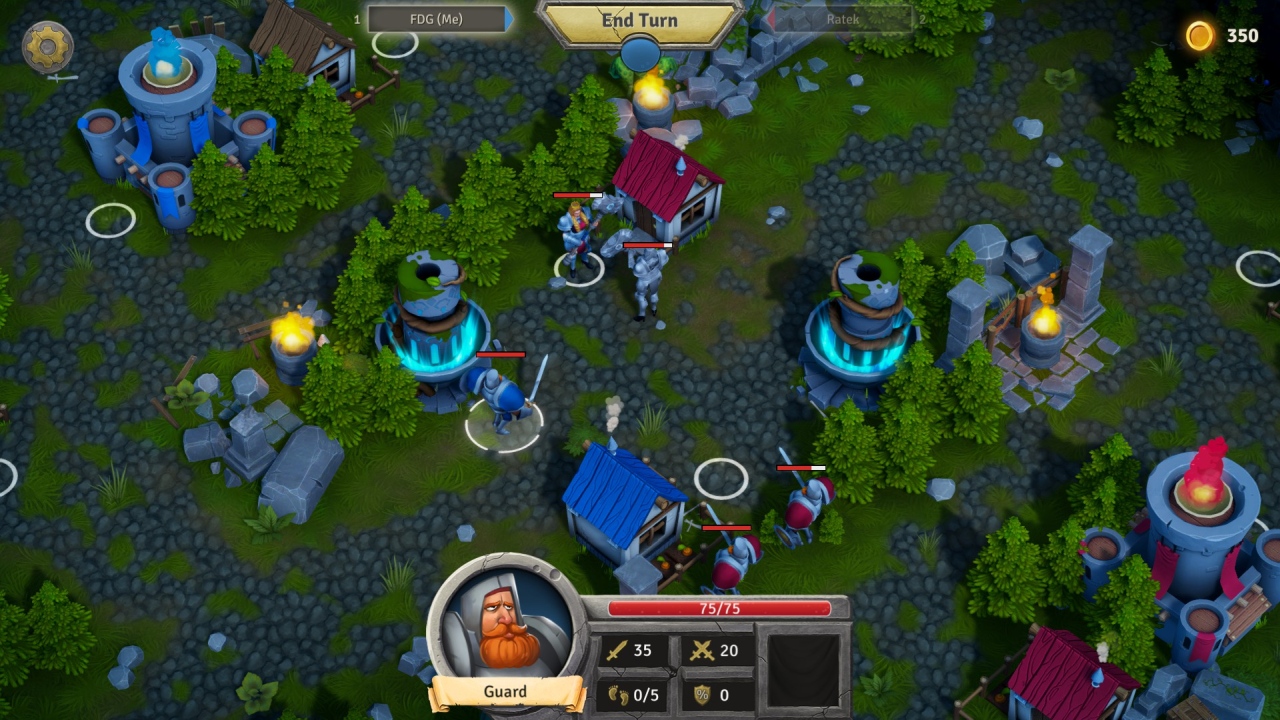Click the Guard nameplate banner
This screenshot has height=720, width=1280.
pyautogui.click(x=503, y=692)
